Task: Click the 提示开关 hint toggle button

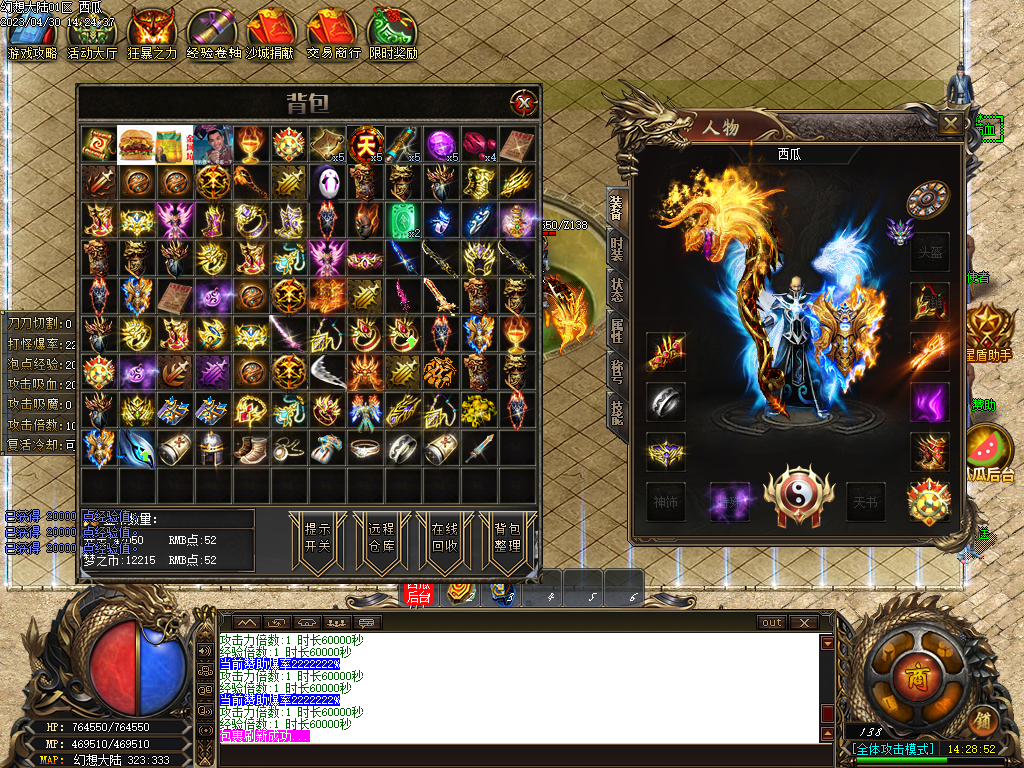Action: point(317,540)
